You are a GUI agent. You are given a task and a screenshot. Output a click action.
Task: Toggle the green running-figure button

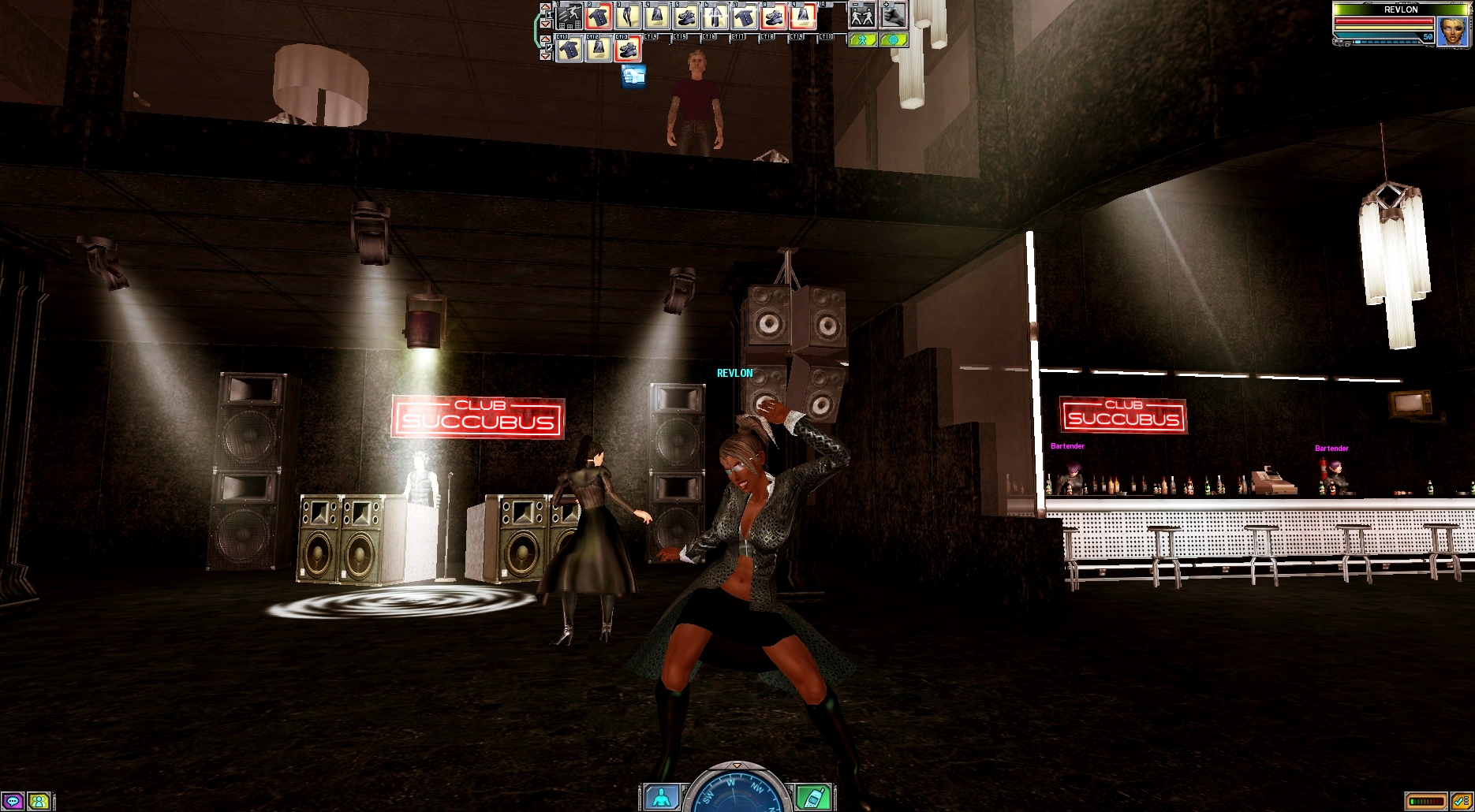point(862,39)
